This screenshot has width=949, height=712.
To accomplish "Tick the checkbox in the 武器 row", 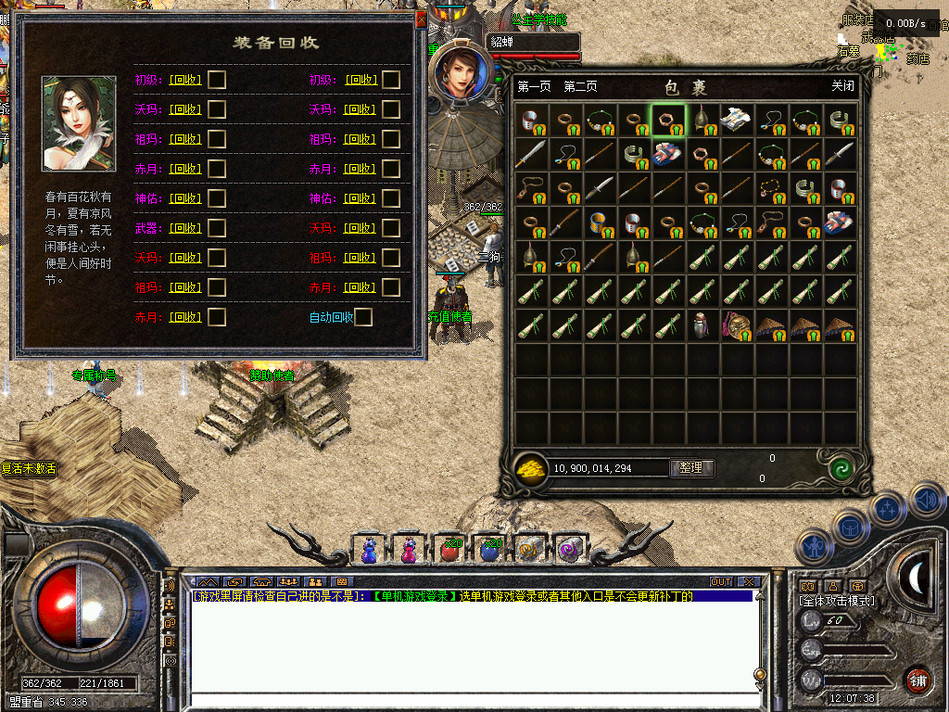I will coord(216,228).
